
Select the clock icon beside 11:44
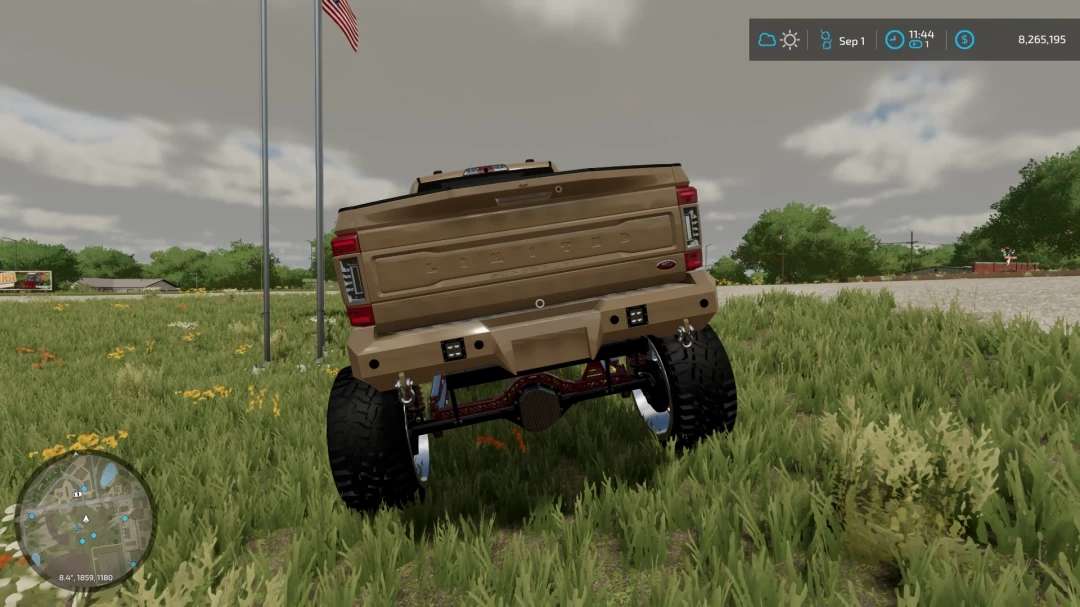click(894, 40)
